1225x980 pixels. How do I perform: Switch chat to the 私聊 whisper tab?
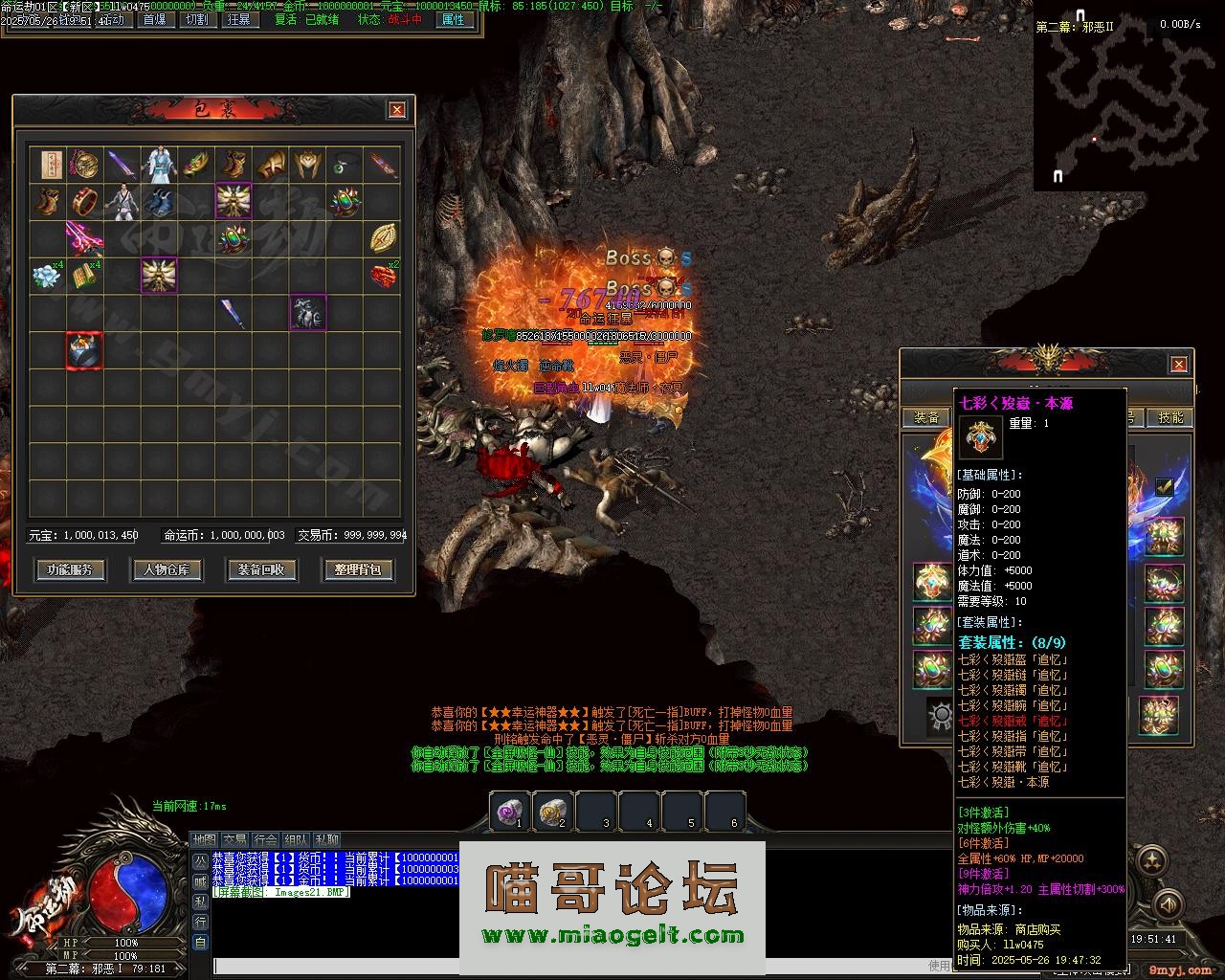[327, 839]
